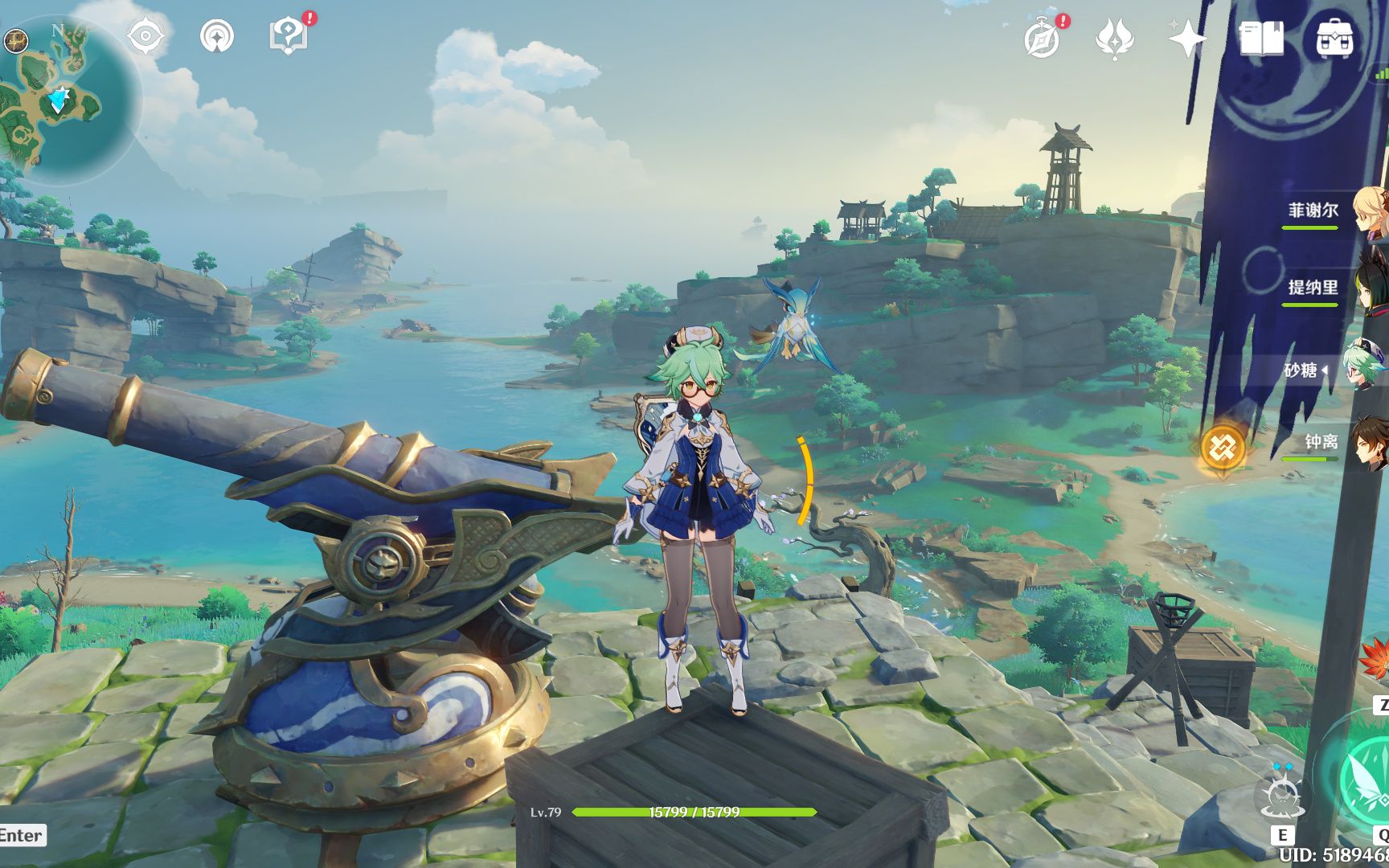This screenshot has width=1389, height=868.
Task: Open the Wish four-pointed star icon
Action: 1187,38
